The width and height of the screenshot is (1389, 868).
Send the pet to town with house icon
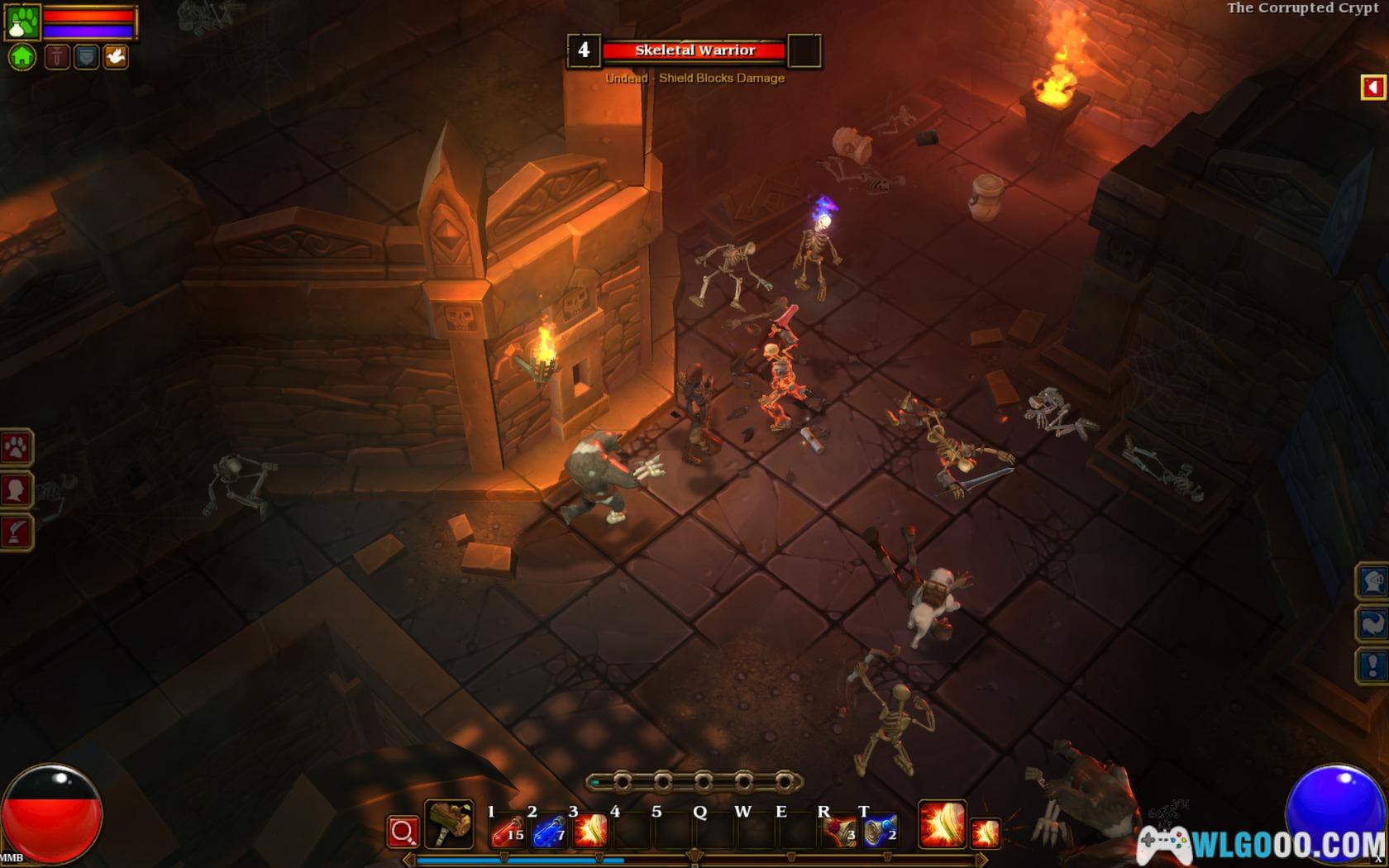[x=22, y=57]
